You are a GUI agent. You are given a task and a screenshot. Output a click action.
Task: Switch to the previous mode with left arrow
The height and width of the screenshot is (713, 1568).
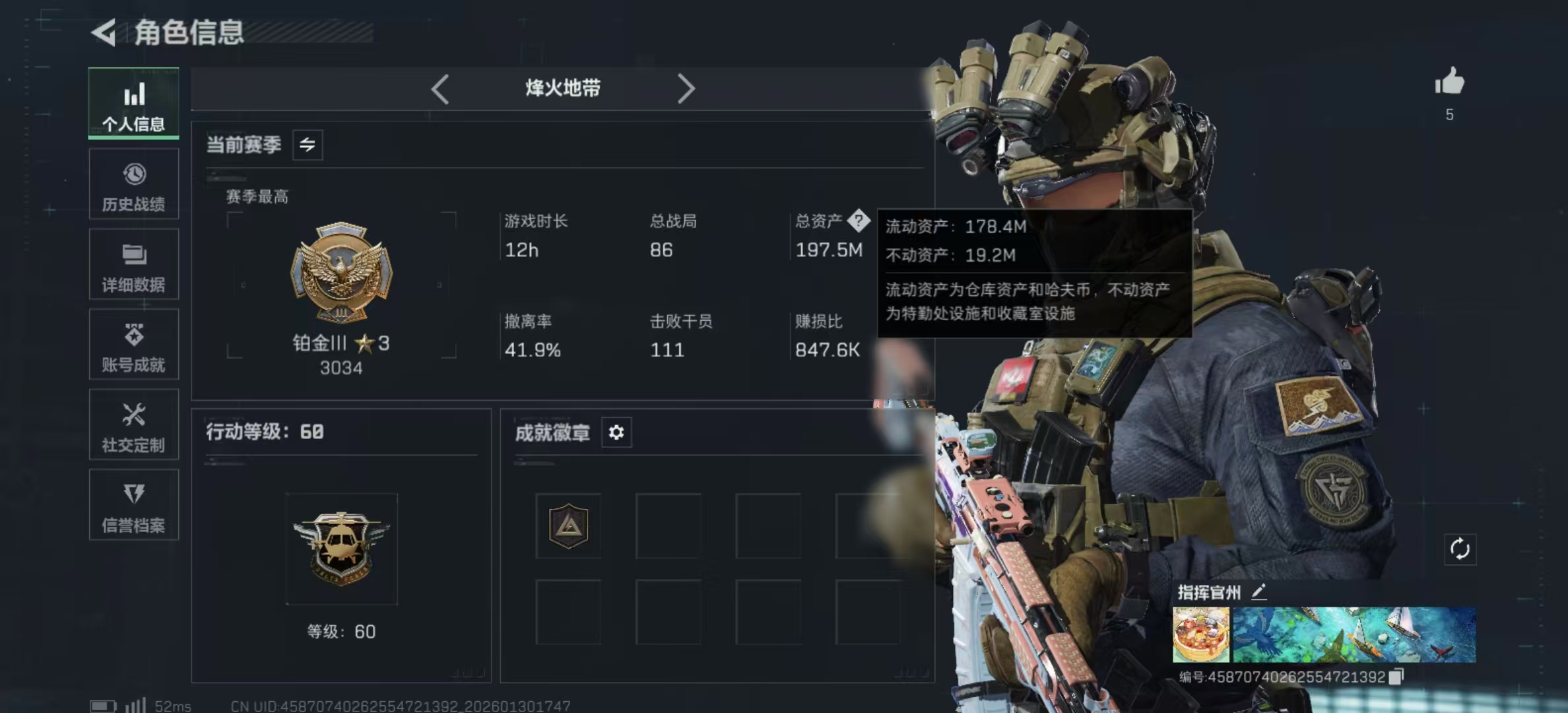pos(440,88)
